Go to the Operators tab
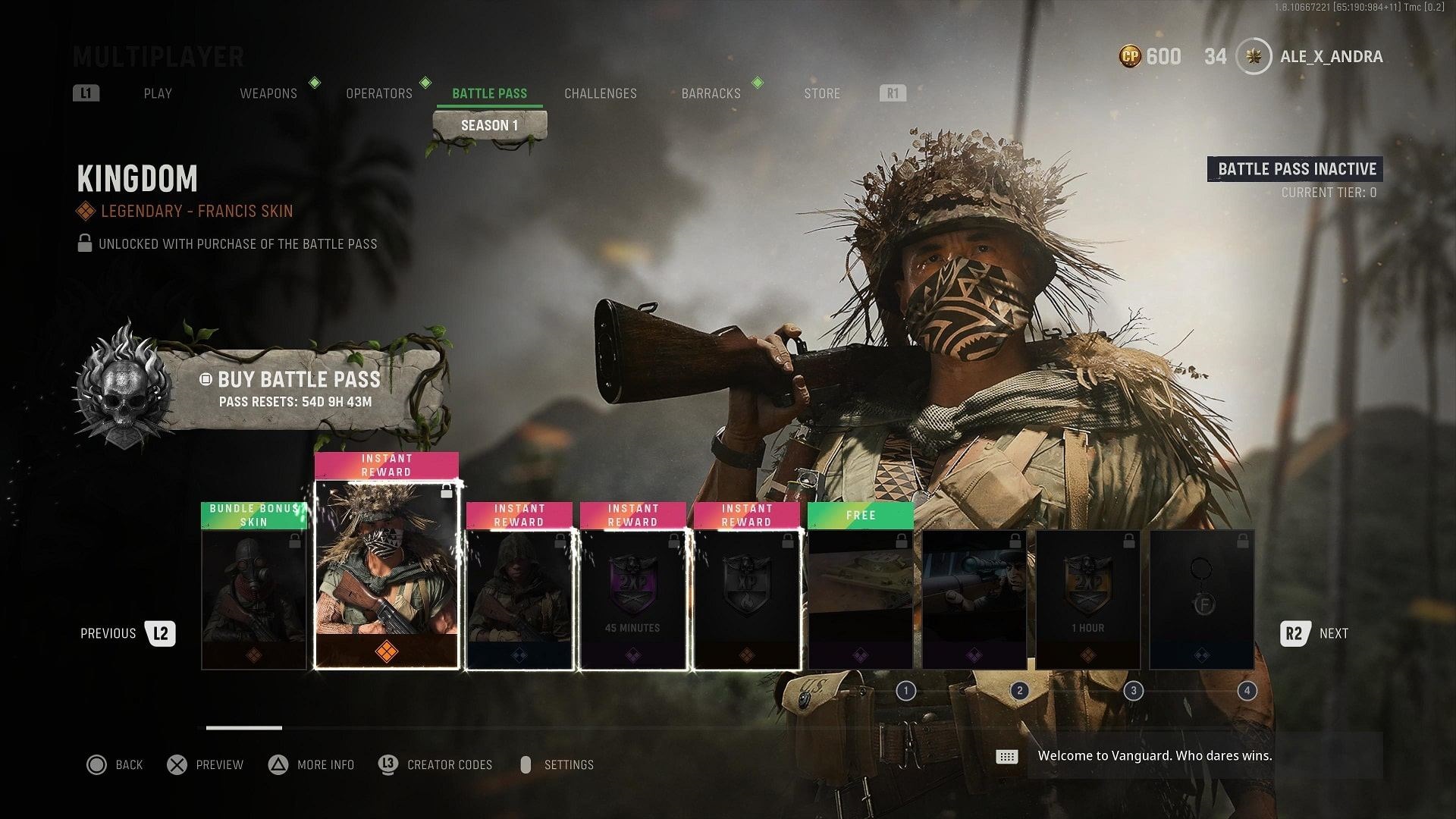This screenshot has height=819, width=1456. click(379, 93)
